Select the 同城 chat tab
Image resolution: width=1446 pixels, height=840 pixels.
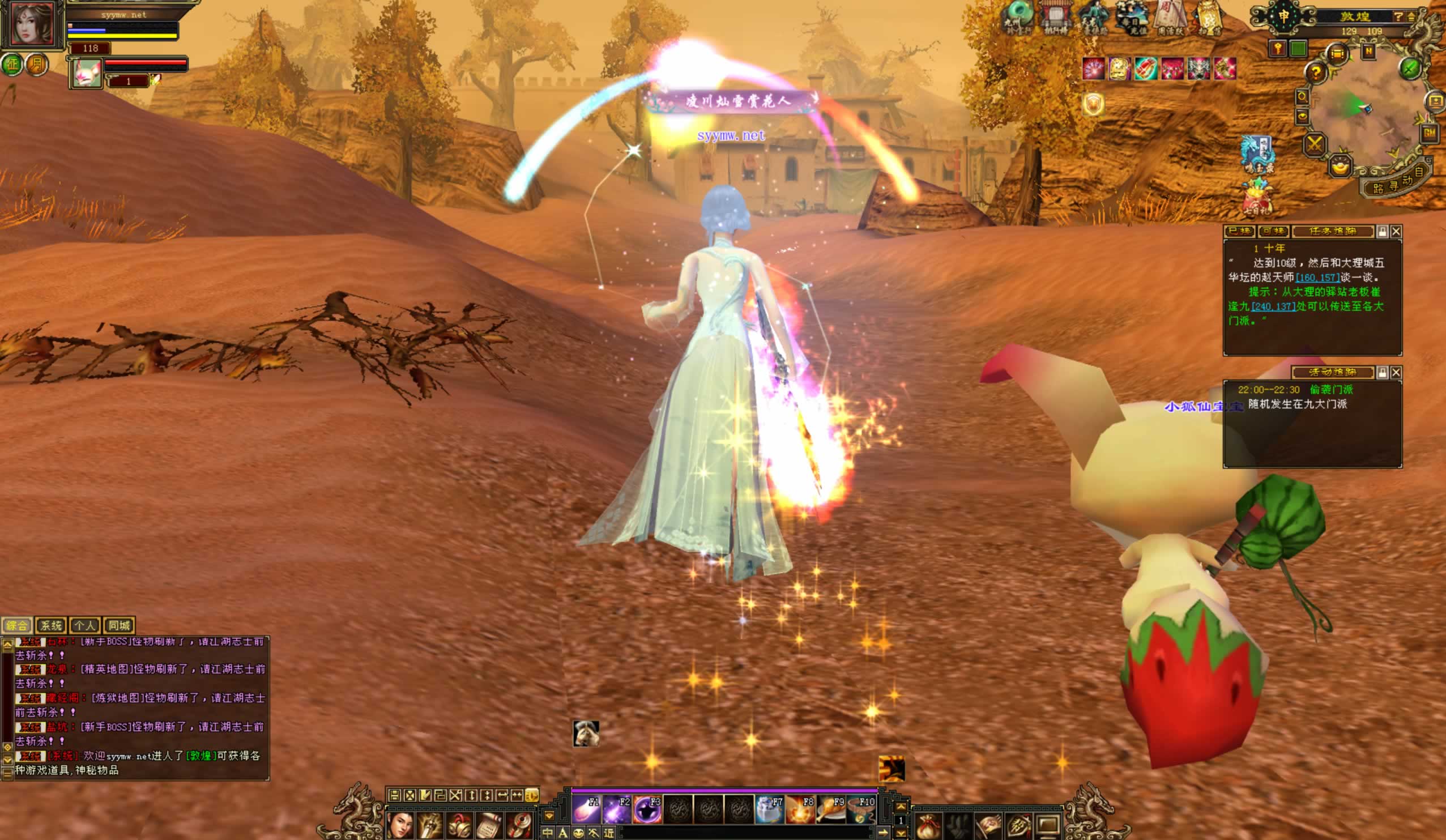click(x=120, y=625)
